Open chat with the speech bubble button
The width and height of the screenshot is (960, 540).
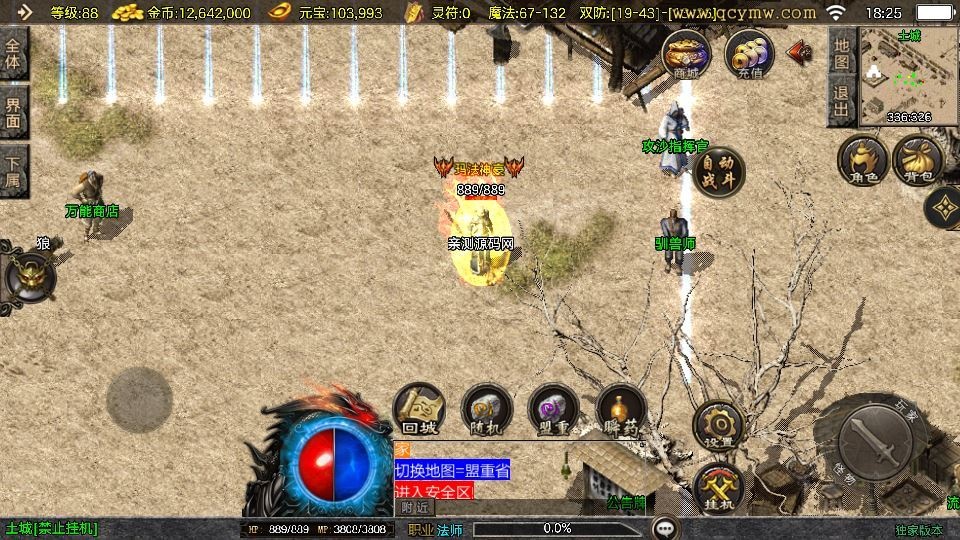[x=665, y=528]
